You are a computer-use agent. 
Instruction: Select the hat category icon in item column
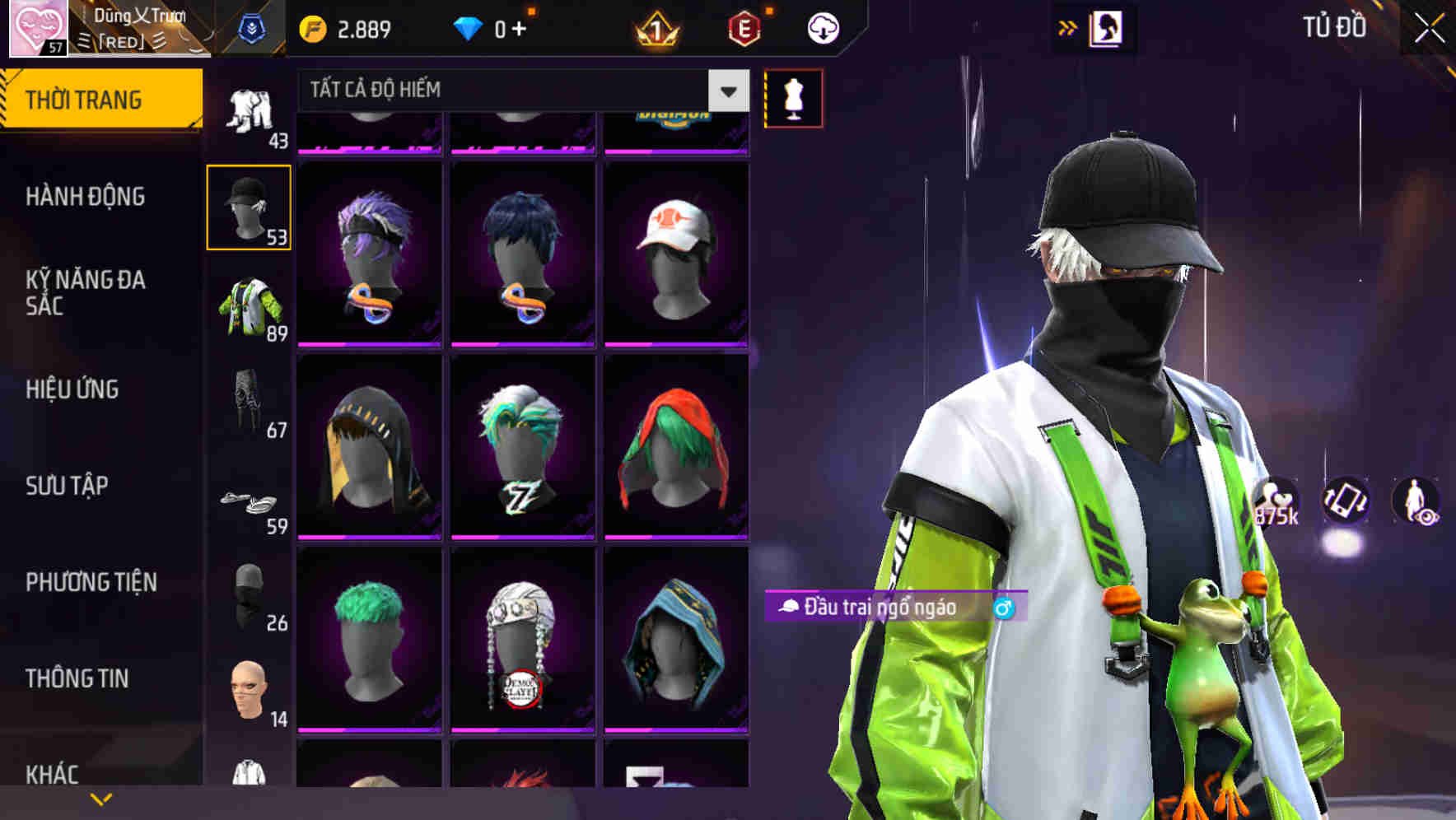pyautogui.click(x=249, y=204)
